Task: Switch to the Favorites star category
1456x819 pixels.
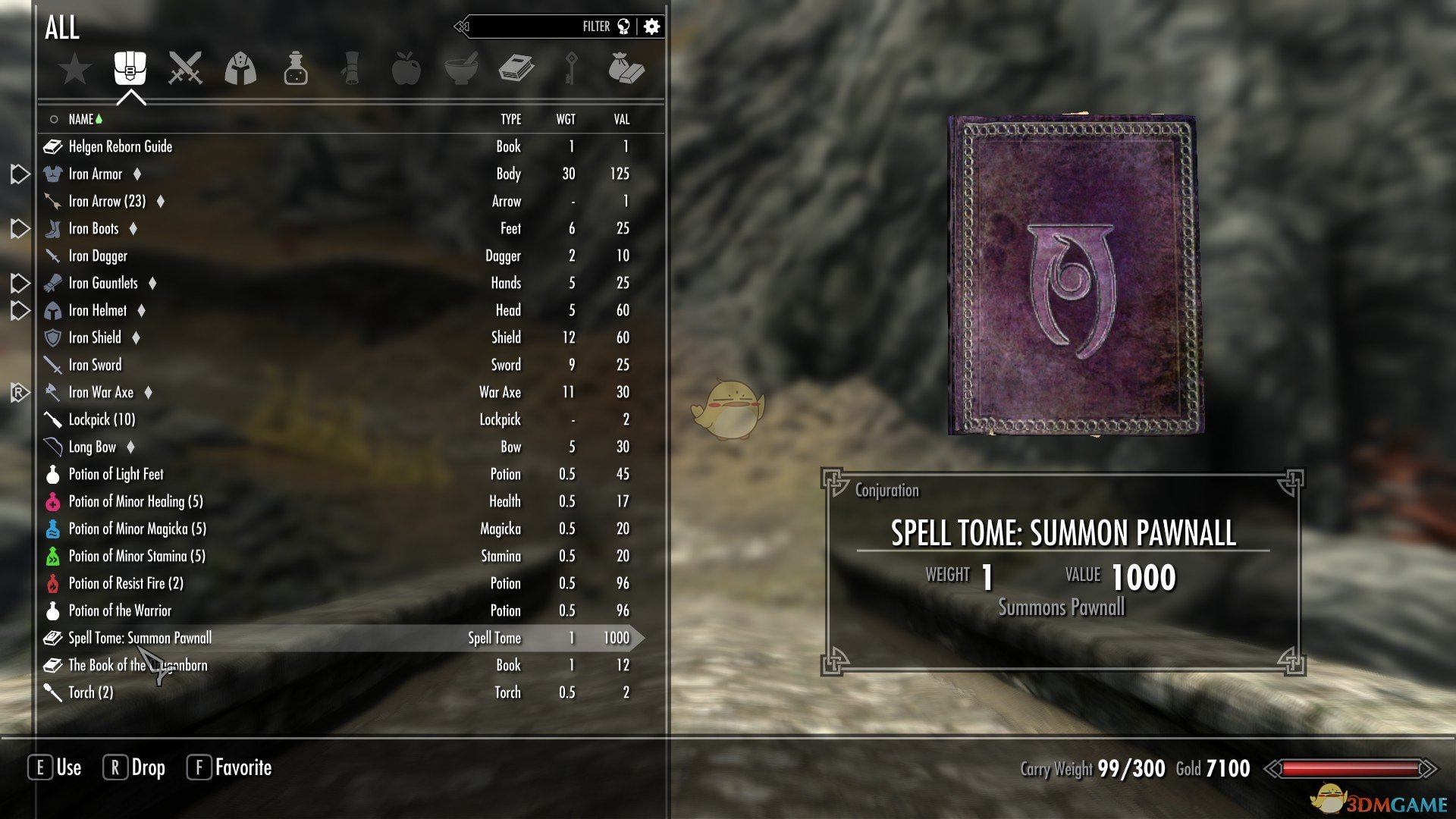Action: [x=75, y=70]
